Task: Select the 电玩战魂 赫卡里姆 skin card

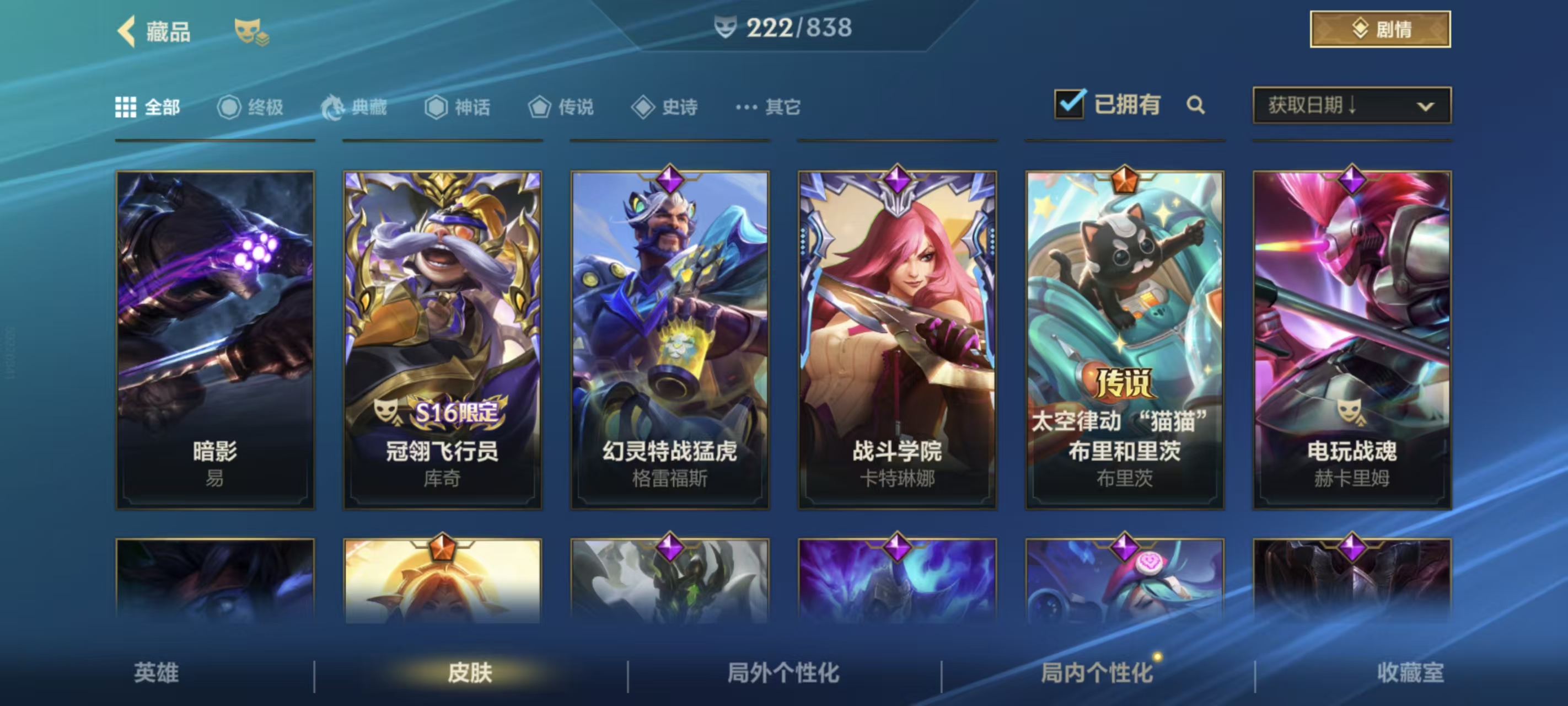Action: pyautogui.click(x=1352, y=339)
